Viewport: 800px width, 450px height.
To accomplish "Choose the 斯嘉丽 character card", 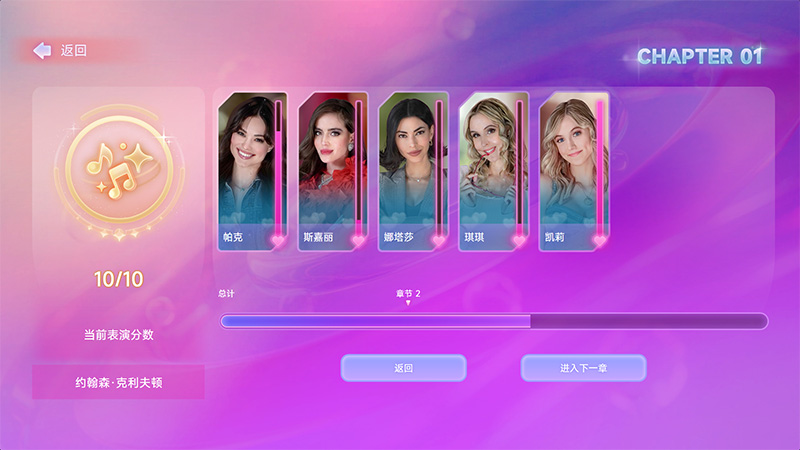I will pyautogui.click(x=333, y=171).
